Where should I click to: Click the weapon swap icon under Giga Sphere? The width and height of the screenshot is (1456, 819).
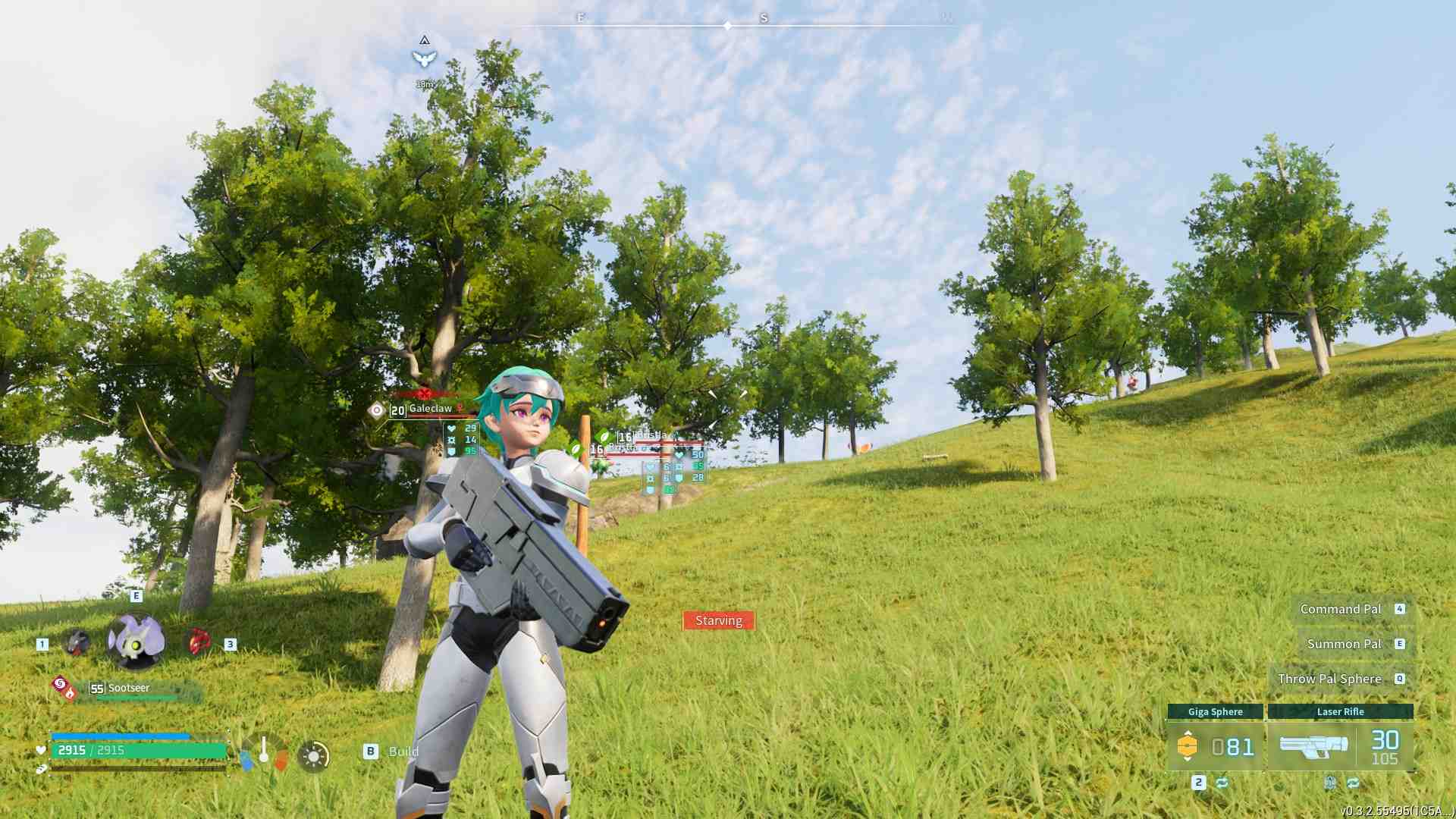click(1222, 783)
